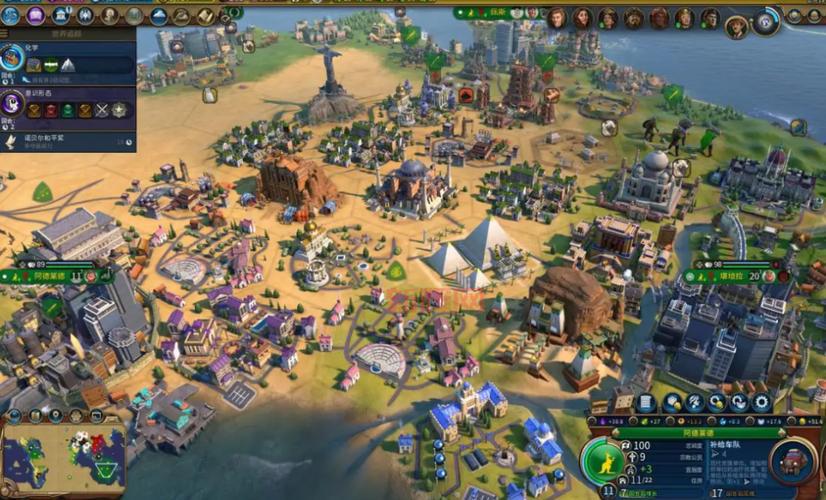Open the city details list icon
826x500 pixels.
647,403
